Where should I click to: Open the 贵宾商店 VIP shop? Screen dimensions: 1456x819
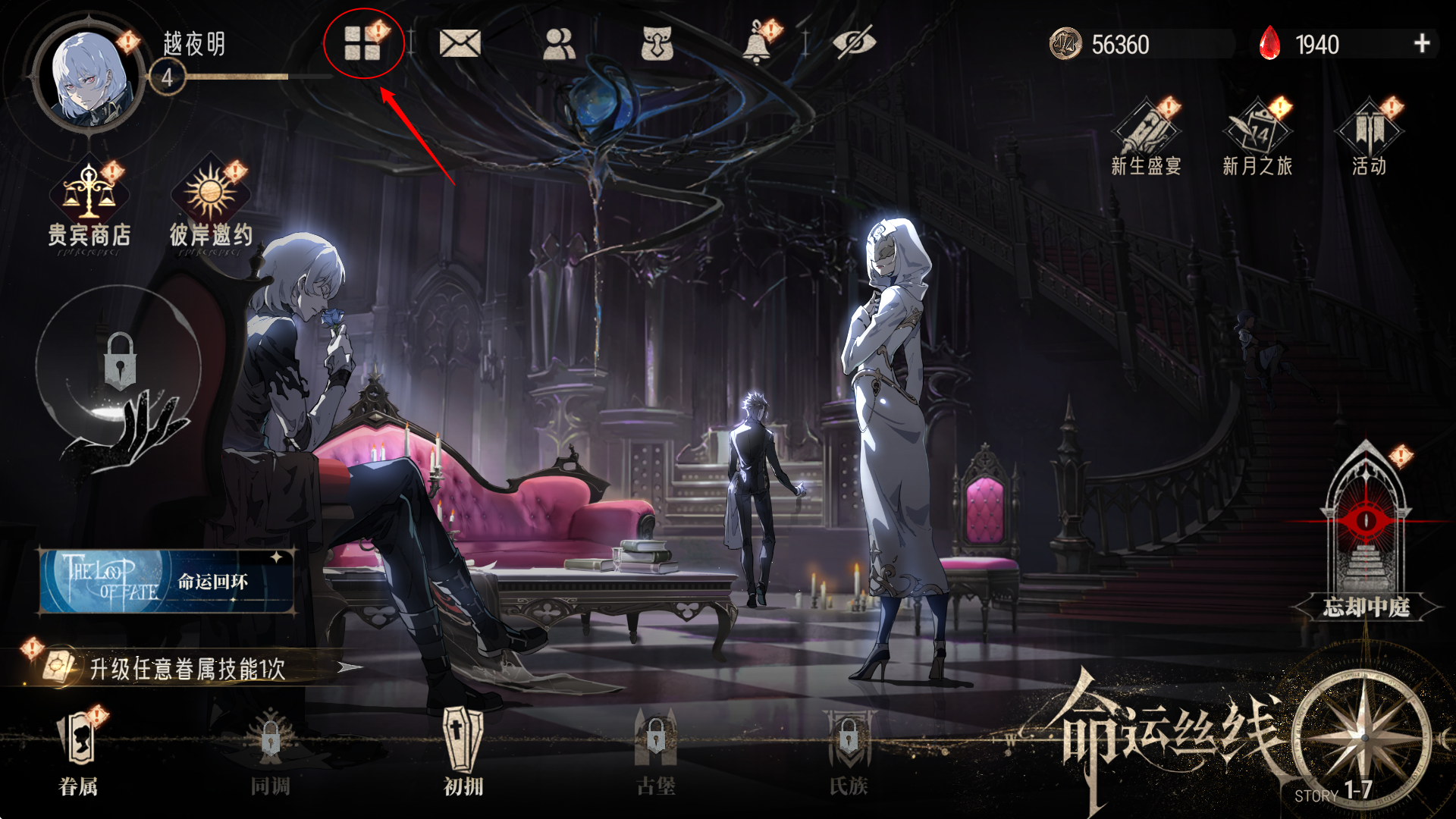(89, 206)
